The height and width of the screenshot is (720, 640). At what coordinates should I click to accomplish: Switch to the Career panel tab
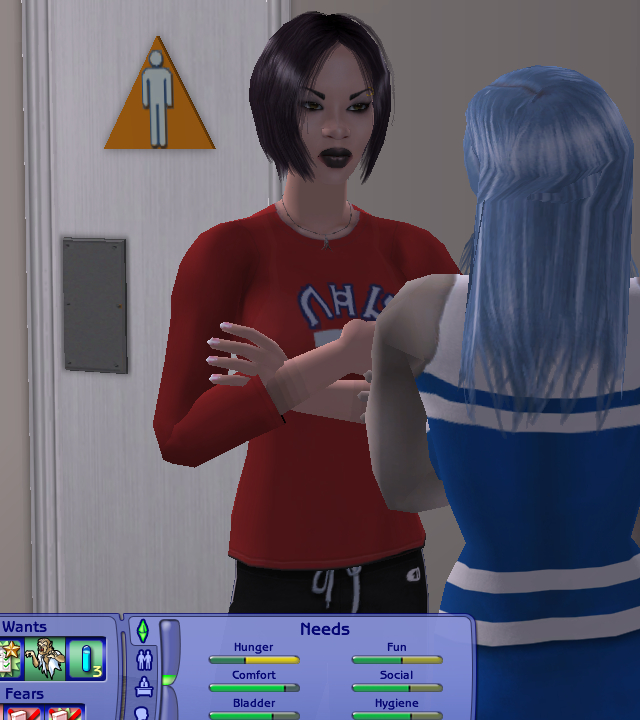(x=143, y=687)
